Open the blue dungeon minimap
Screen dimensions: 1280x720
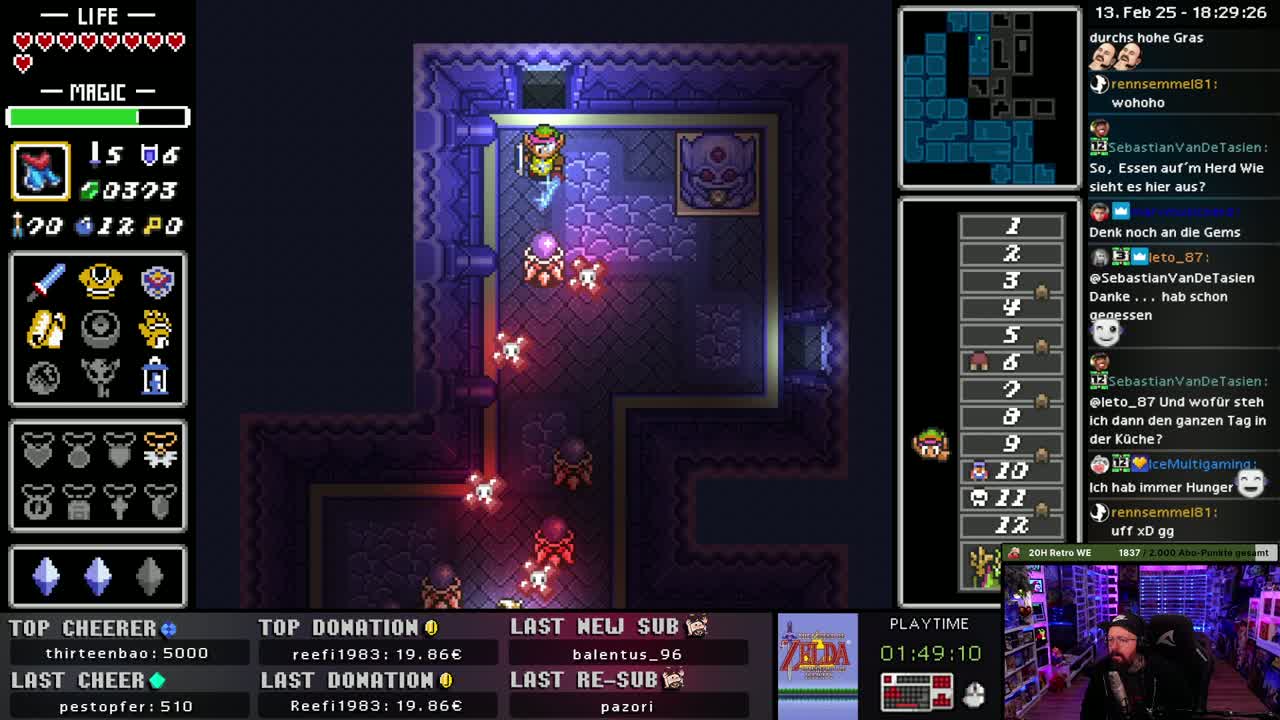[989, 97]
